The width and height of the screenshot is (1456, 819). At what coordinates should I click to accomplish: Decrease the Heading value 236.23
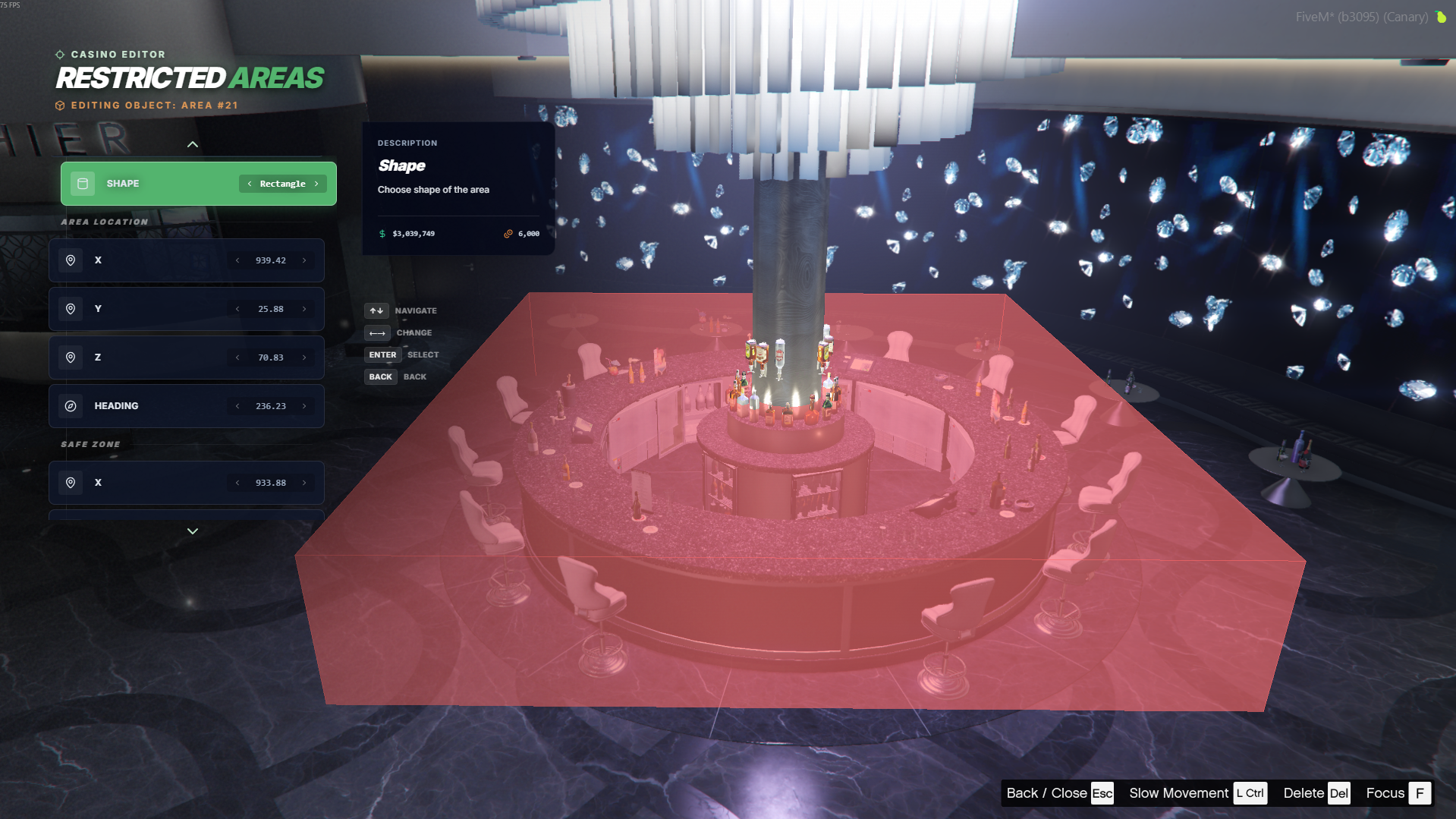click(237, 406)
